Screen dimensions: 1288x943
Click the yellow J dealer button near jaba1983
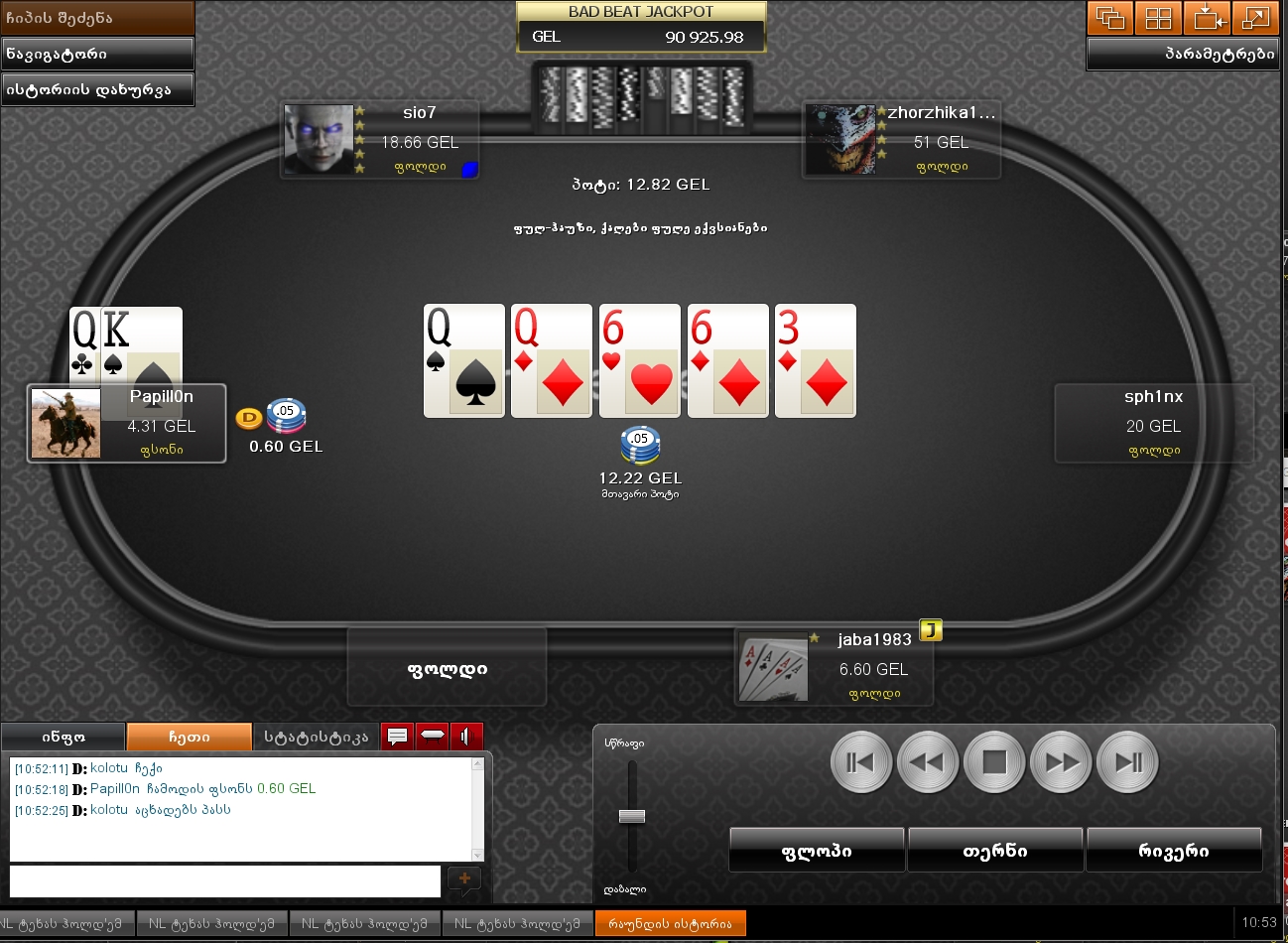pos(931,630)
